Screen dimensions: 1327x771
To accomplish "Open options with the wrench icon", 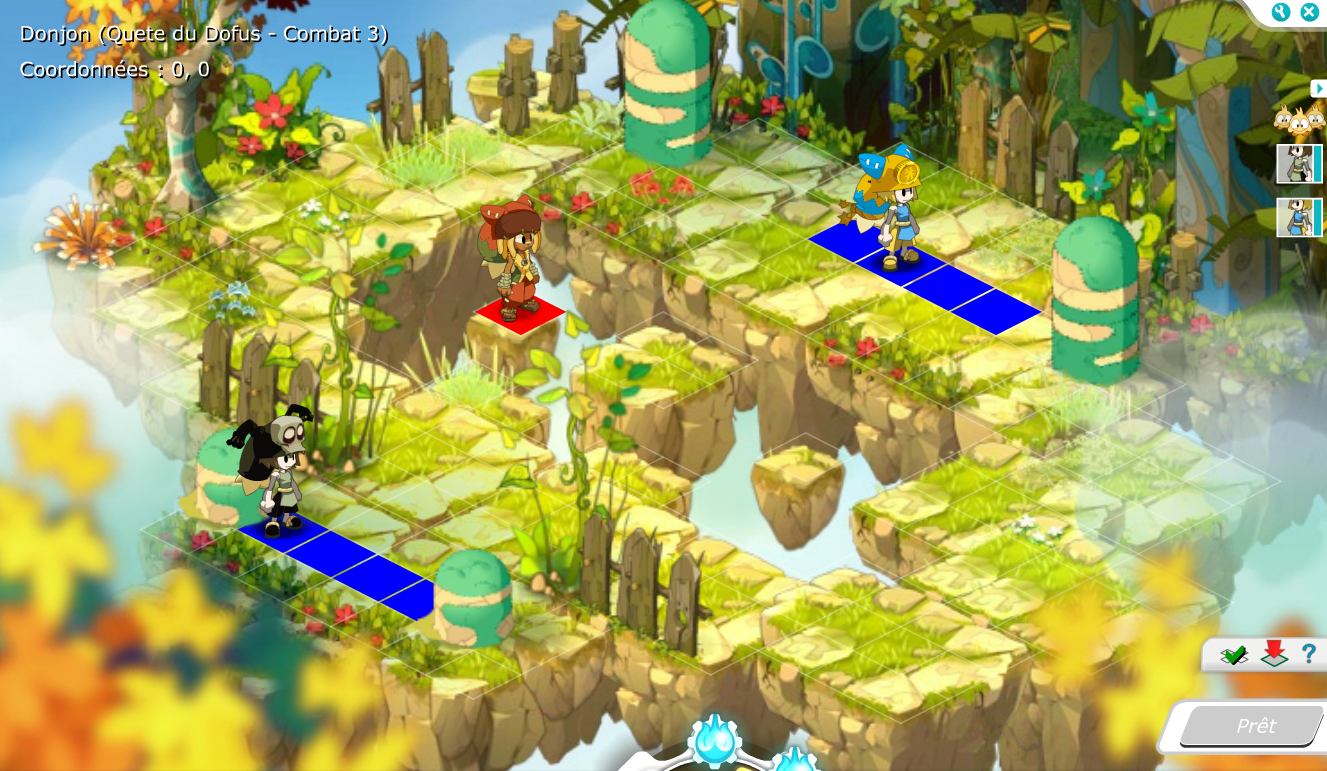I will point(1281,12).
